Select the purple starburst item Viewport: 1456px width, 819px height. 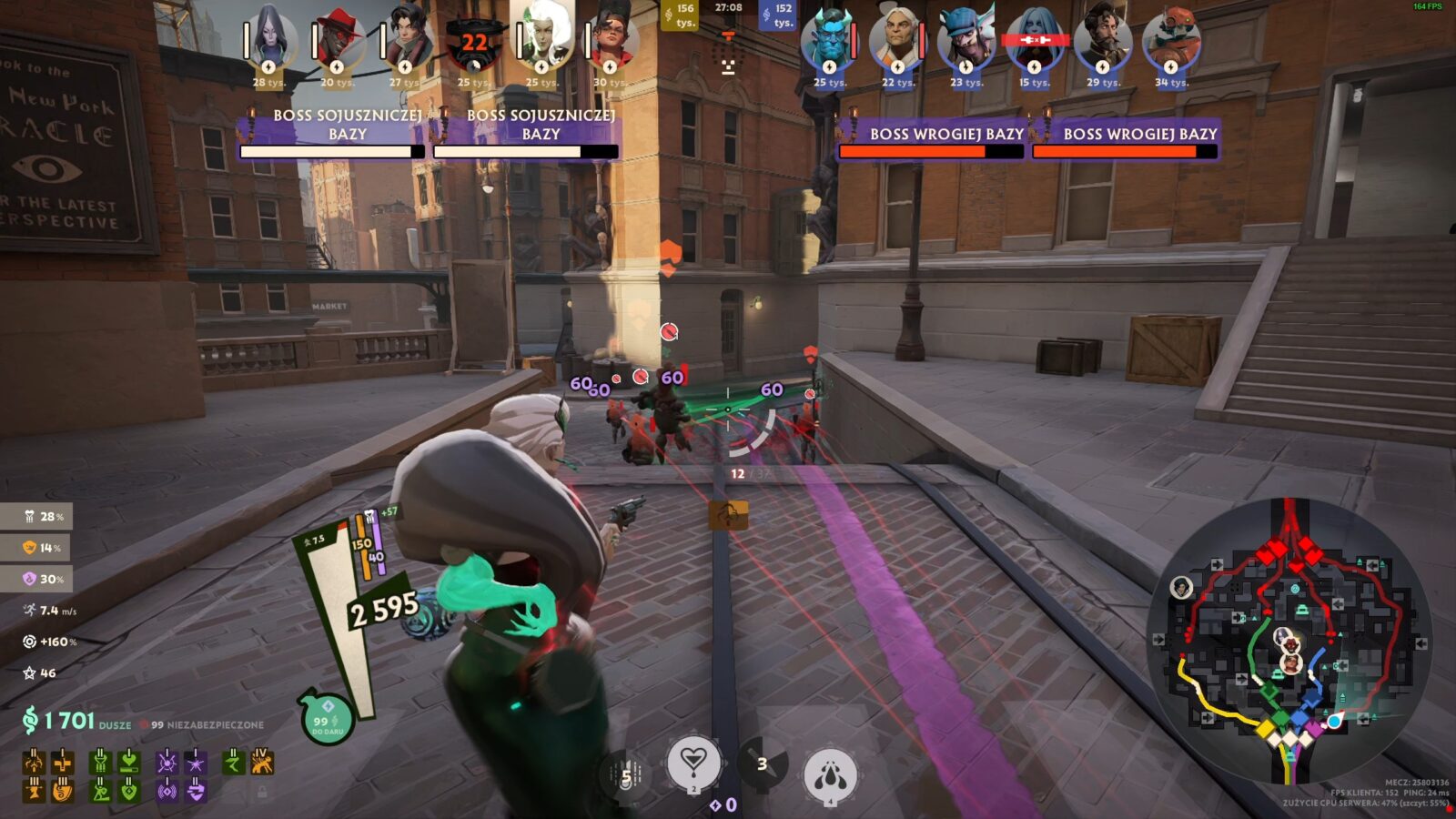(x=196, y=762)
